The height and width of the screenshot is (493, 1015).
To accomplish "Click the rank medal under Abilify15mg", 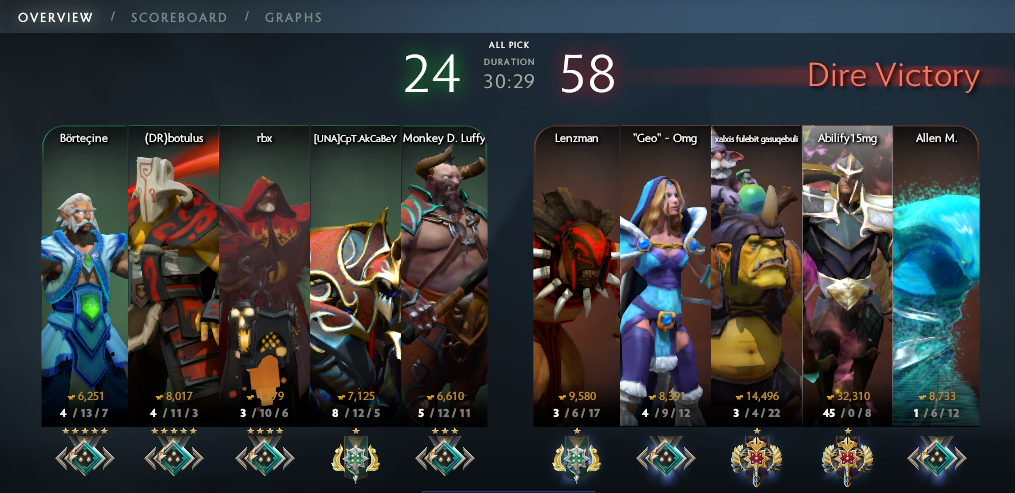I will (847, 456).
